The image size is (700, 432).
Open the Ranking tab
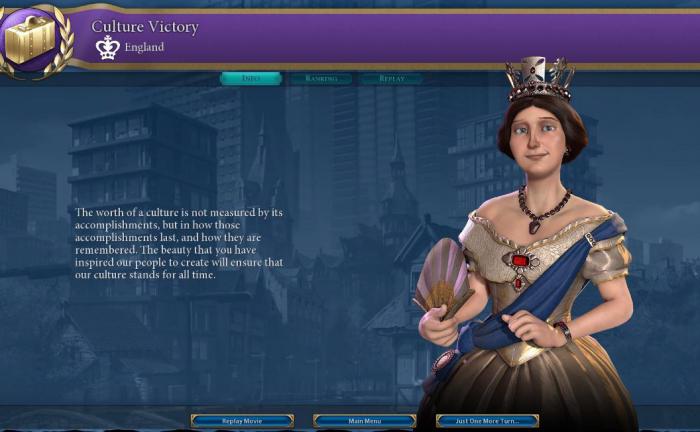(x=321, y=78)
